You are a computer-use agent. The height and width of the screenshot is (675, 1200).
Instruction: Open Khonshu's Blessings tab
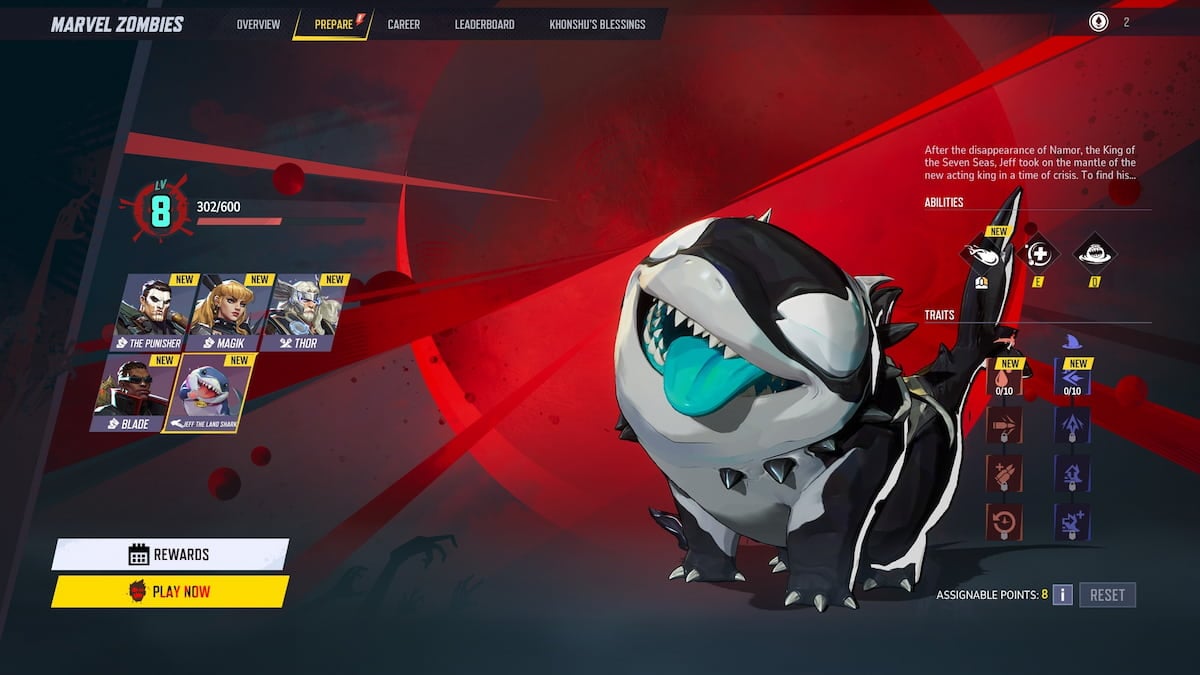click(x=597, y=24)
